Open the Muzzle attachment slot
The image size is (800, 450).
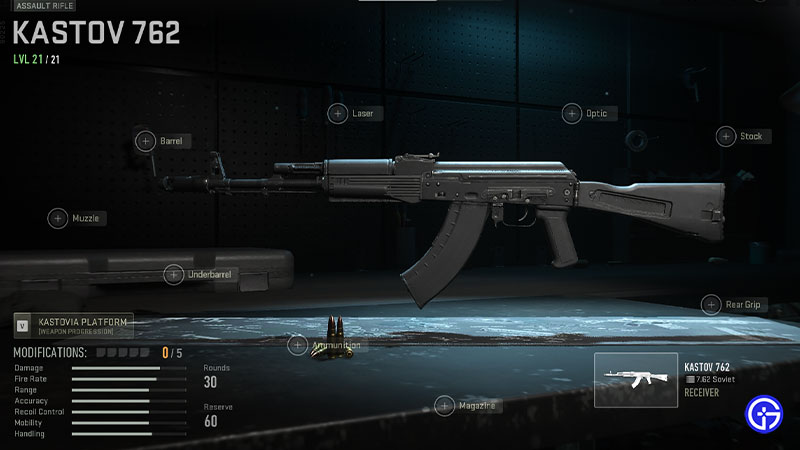57,218
